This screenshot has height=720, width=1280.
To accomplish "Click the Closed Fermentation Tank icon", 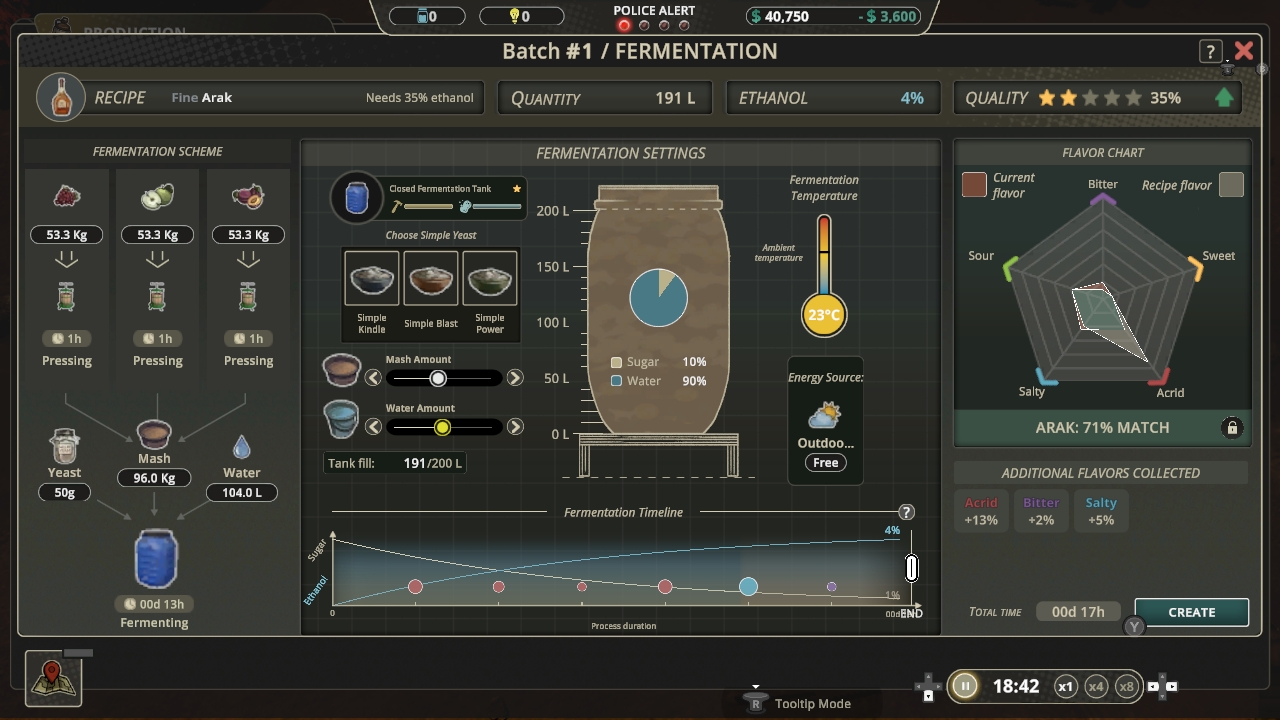I will click(x=357, y=197).
